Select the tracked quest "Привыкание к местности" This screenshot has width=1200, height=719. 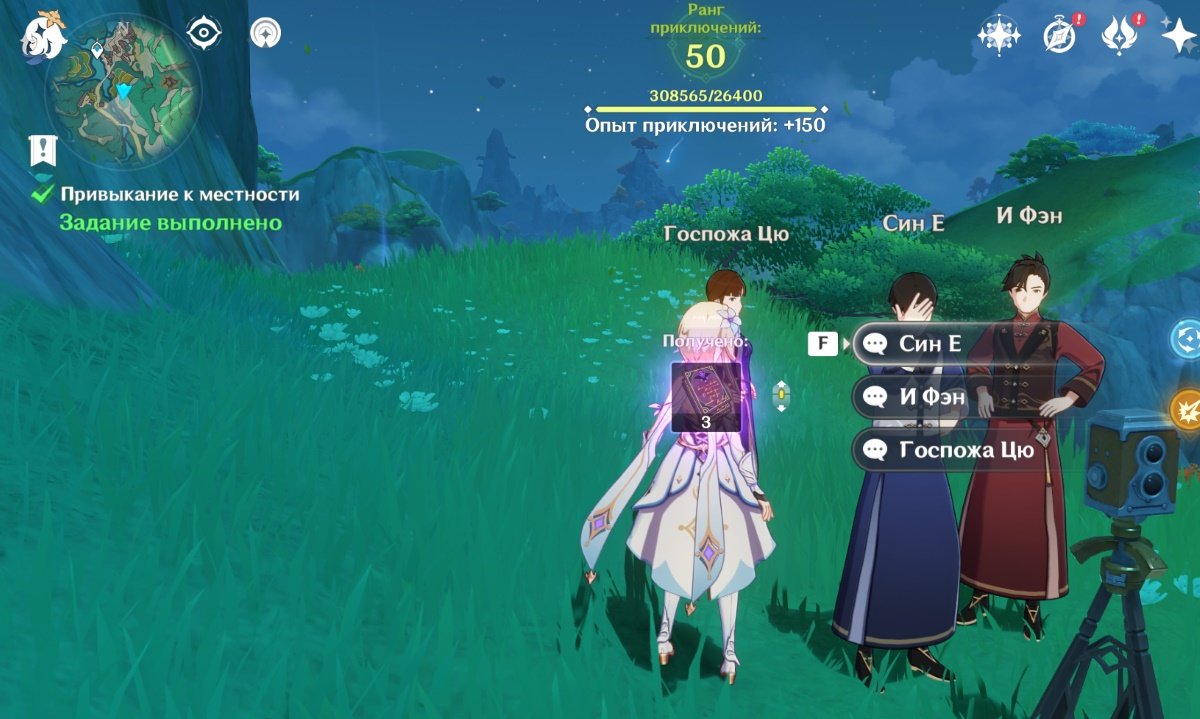[x=179, y=195]
